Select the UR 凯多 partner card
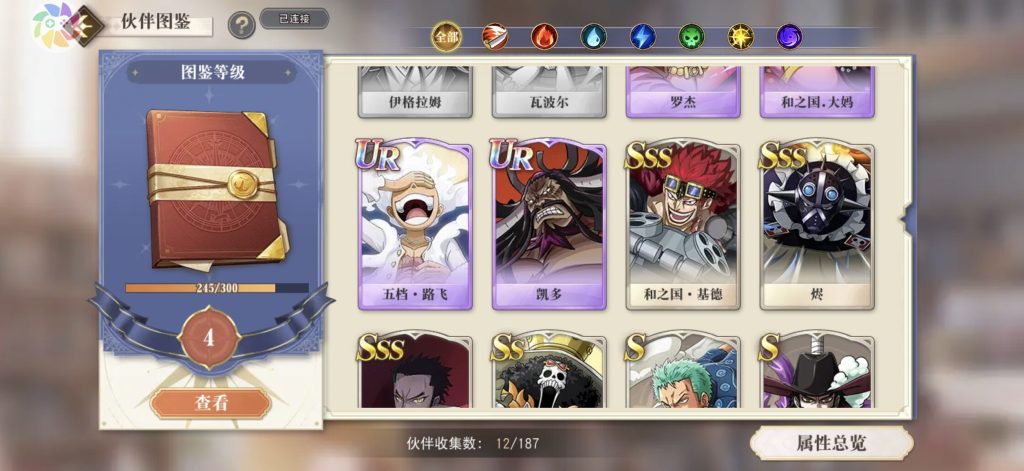1024x471 pixels. (x=549, y=226)
